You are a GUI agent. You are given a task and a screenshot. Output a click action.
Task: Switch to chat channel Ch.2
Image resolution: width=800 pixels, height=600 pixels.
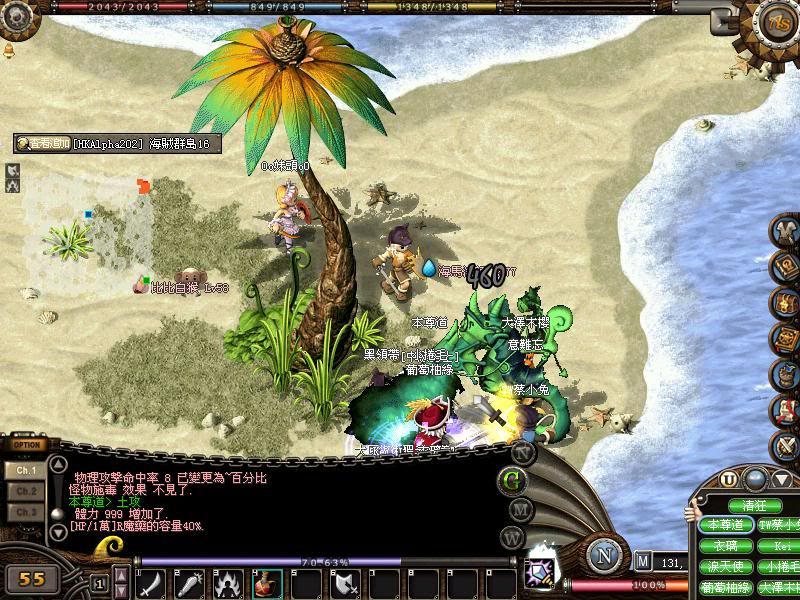25,491
